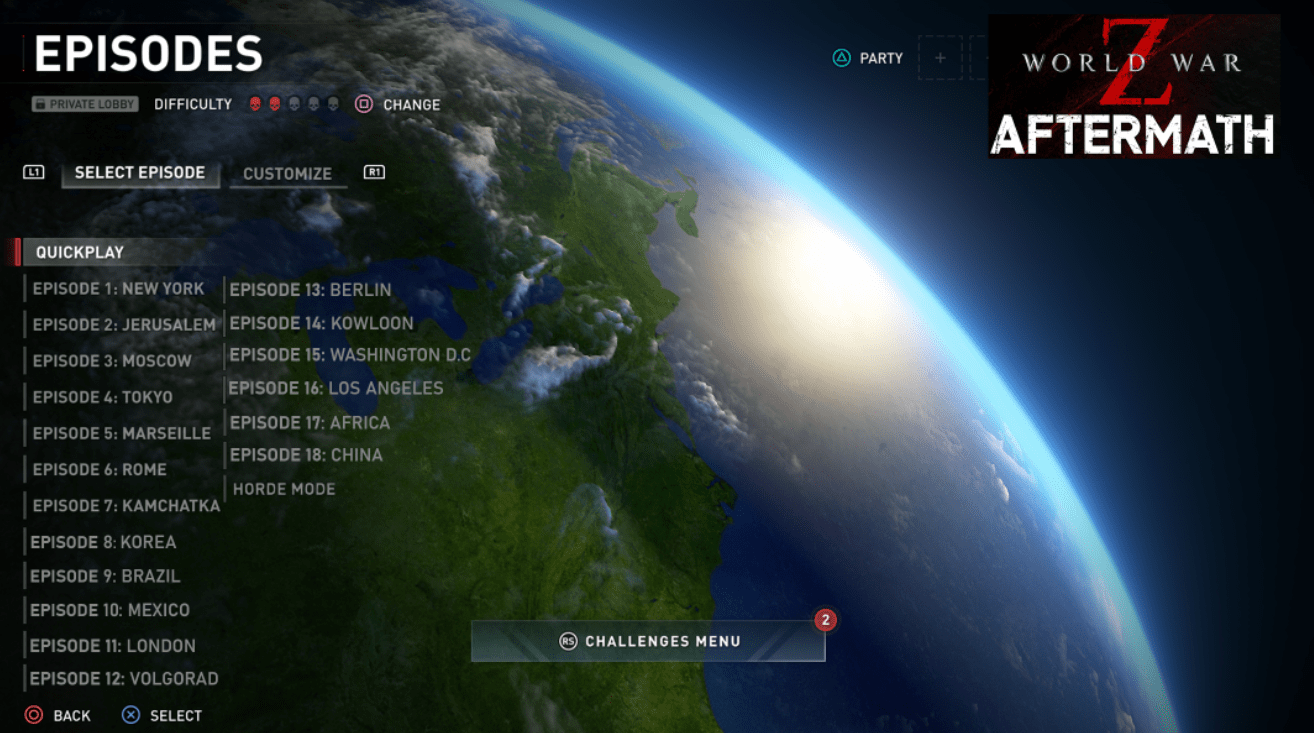The width and height of the screenshot is (1314, 733).
Task: Choose Episode 14: Kowloon
Action: pyautogui.click(x=321, y=323)
